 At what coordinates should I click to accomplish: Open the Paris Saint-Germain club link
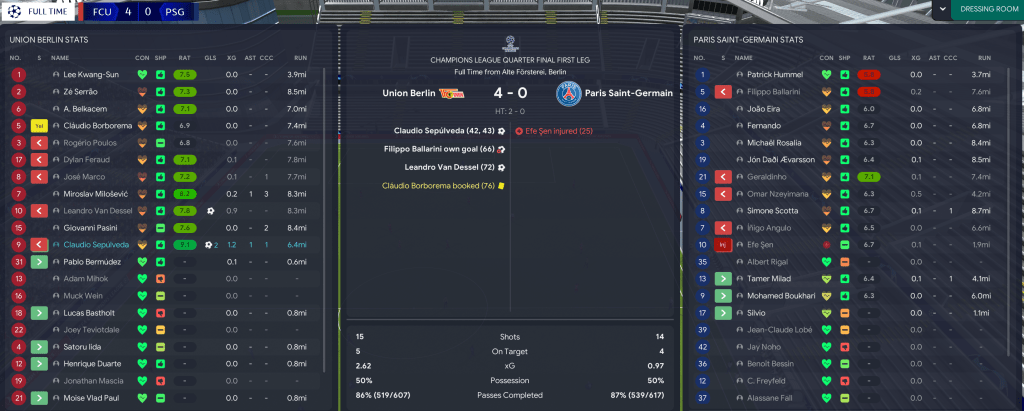click(627, 94)
